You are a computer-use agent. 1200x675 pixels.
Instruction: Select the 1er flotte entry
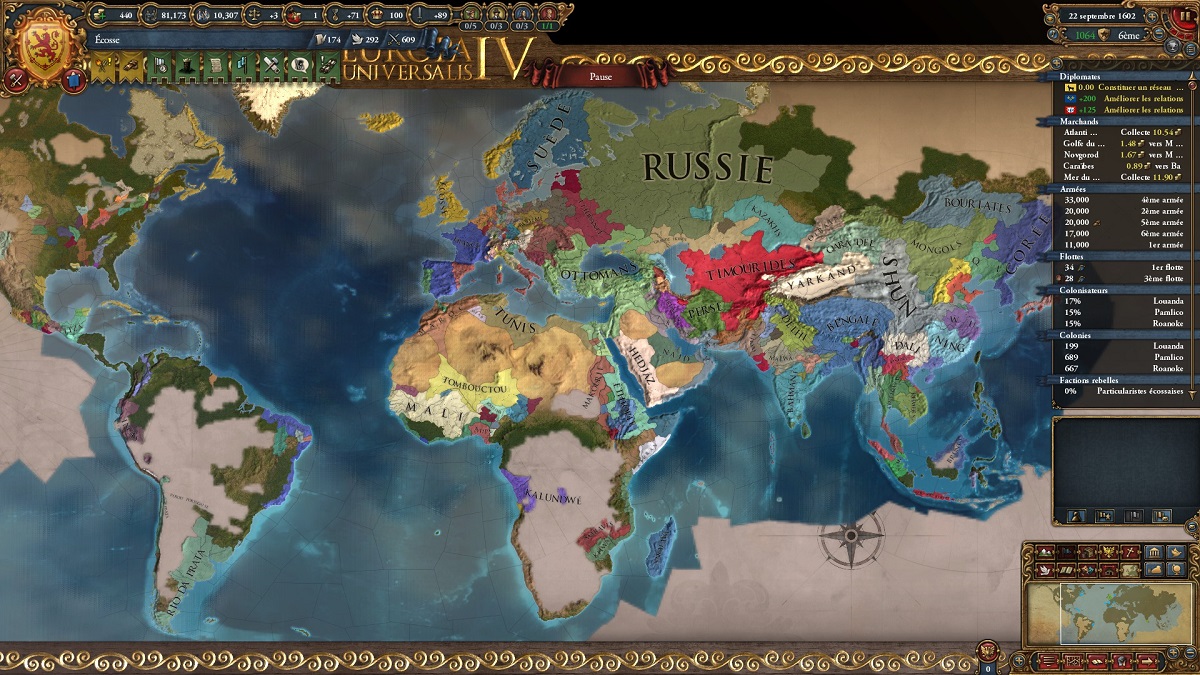tap(1120, 268)
